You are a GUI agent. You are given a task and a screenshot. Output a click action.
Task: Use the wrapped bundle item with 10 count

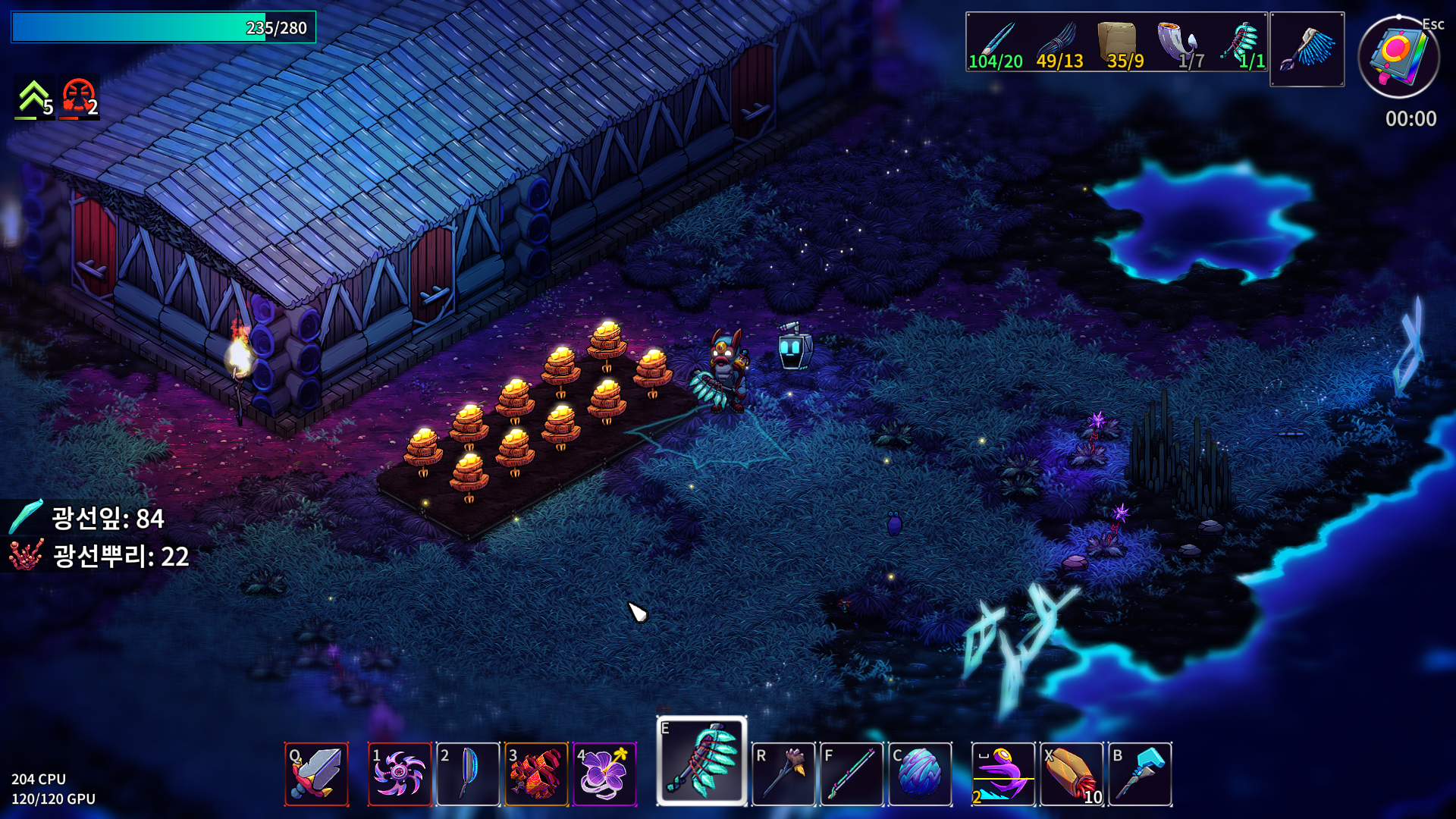(x=1072, y=773)
